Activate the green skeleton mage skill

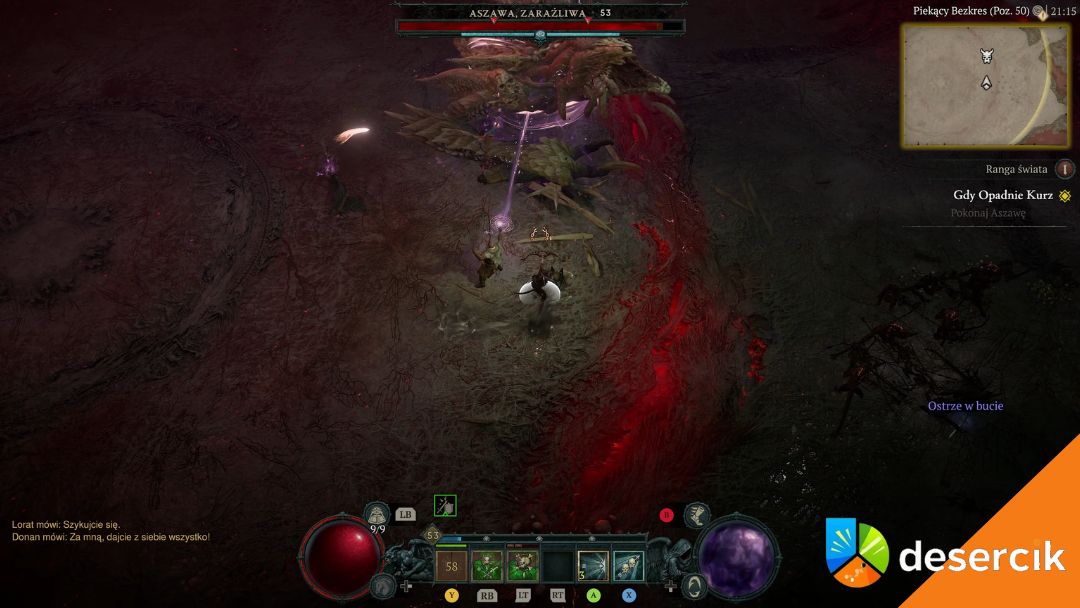pyautogui.click(x=522, y=567)
